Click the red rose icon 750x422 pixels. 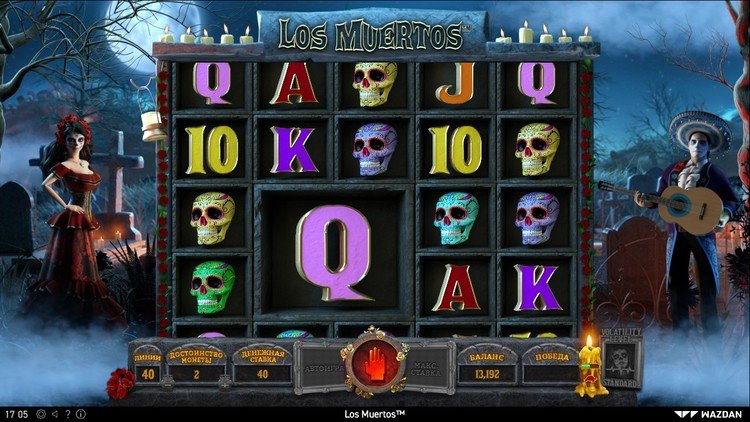point(120,383)
